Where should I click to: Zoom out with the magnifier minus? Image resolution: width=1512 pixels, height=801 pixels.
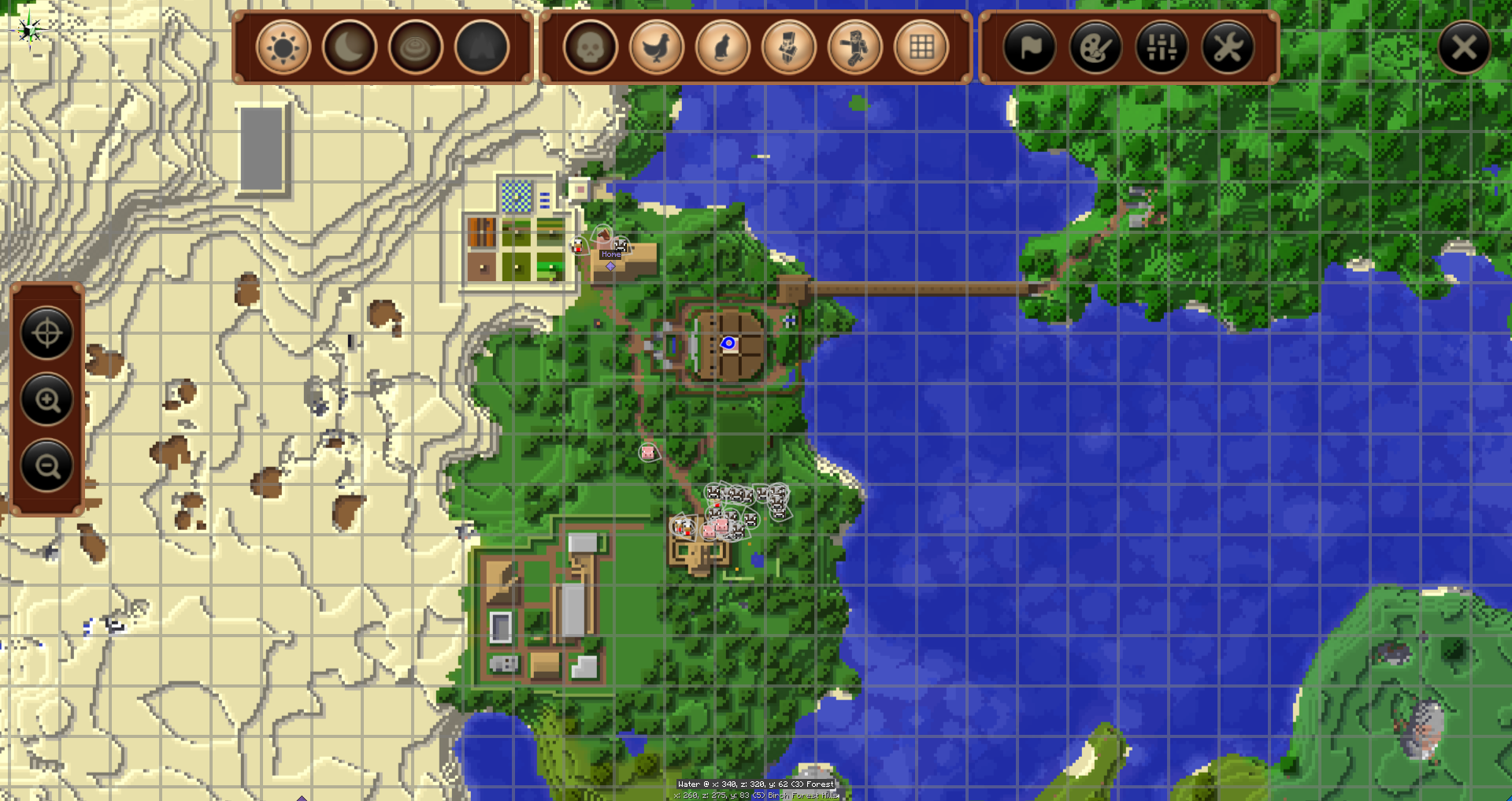coord(47,466)
